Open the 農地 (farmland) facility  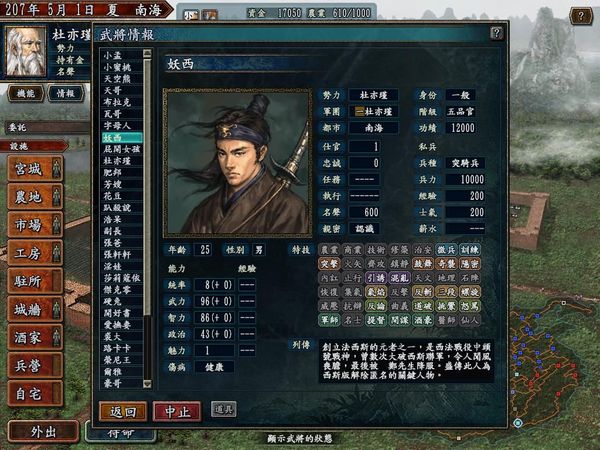(33, 196)
